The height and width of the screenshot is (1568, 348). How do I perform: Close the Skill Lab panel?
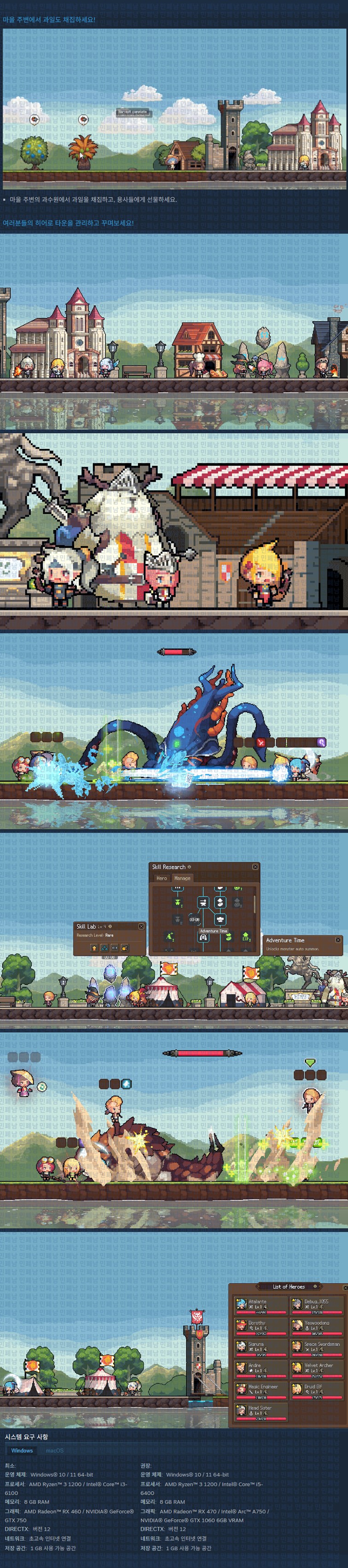141,926
